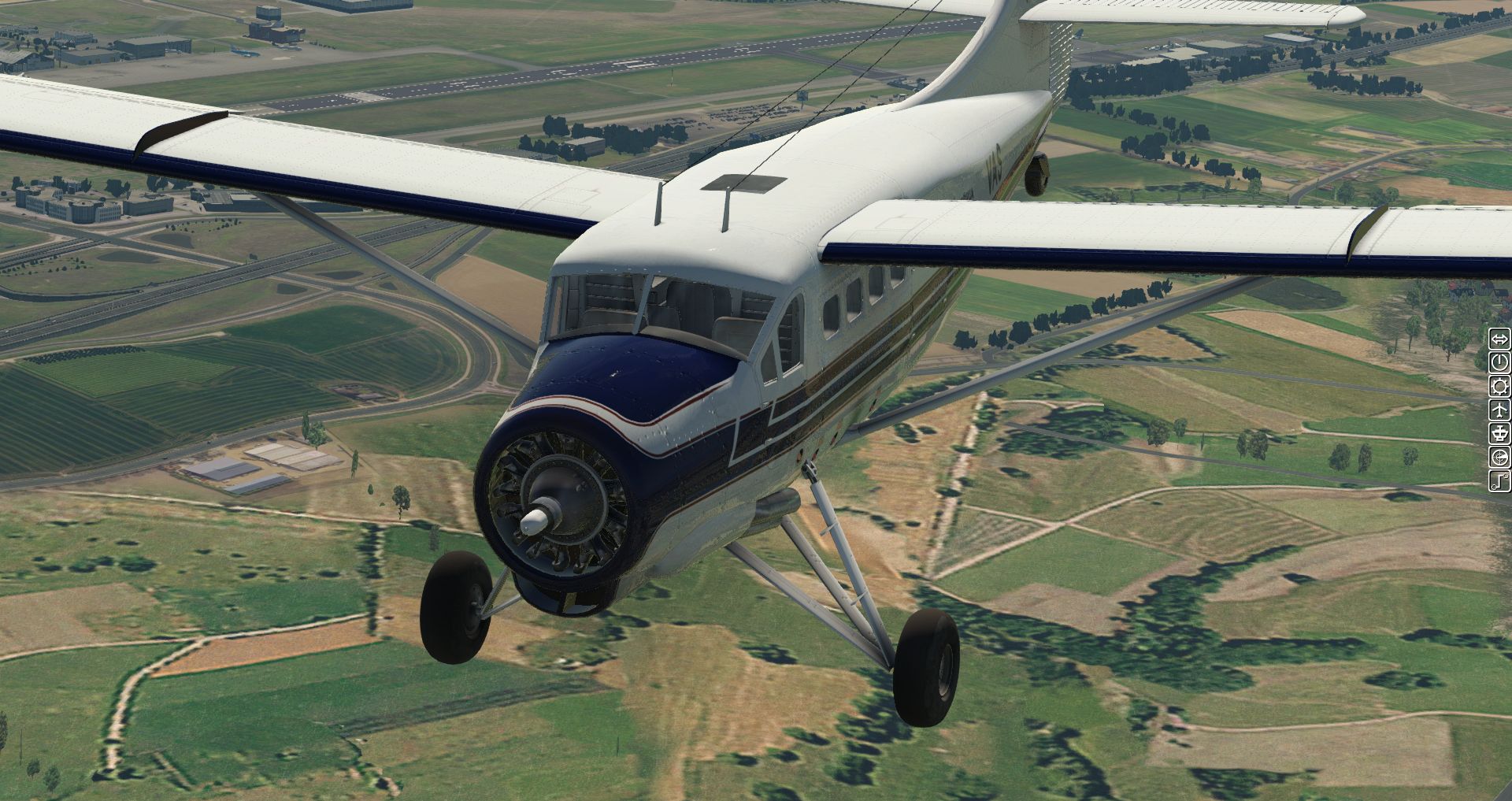Open the route path icon
Screen dimensions: 1512x801
1499,480
